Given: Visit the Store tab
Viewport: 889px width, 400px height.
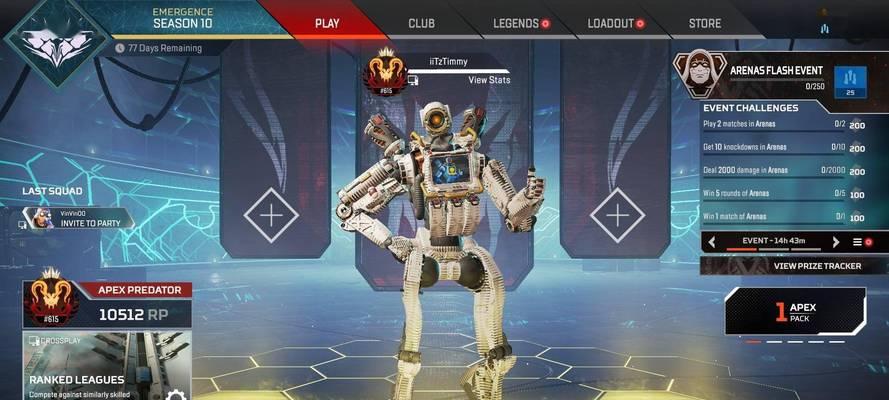Looking at the screenshot, I should coord(704,23).
